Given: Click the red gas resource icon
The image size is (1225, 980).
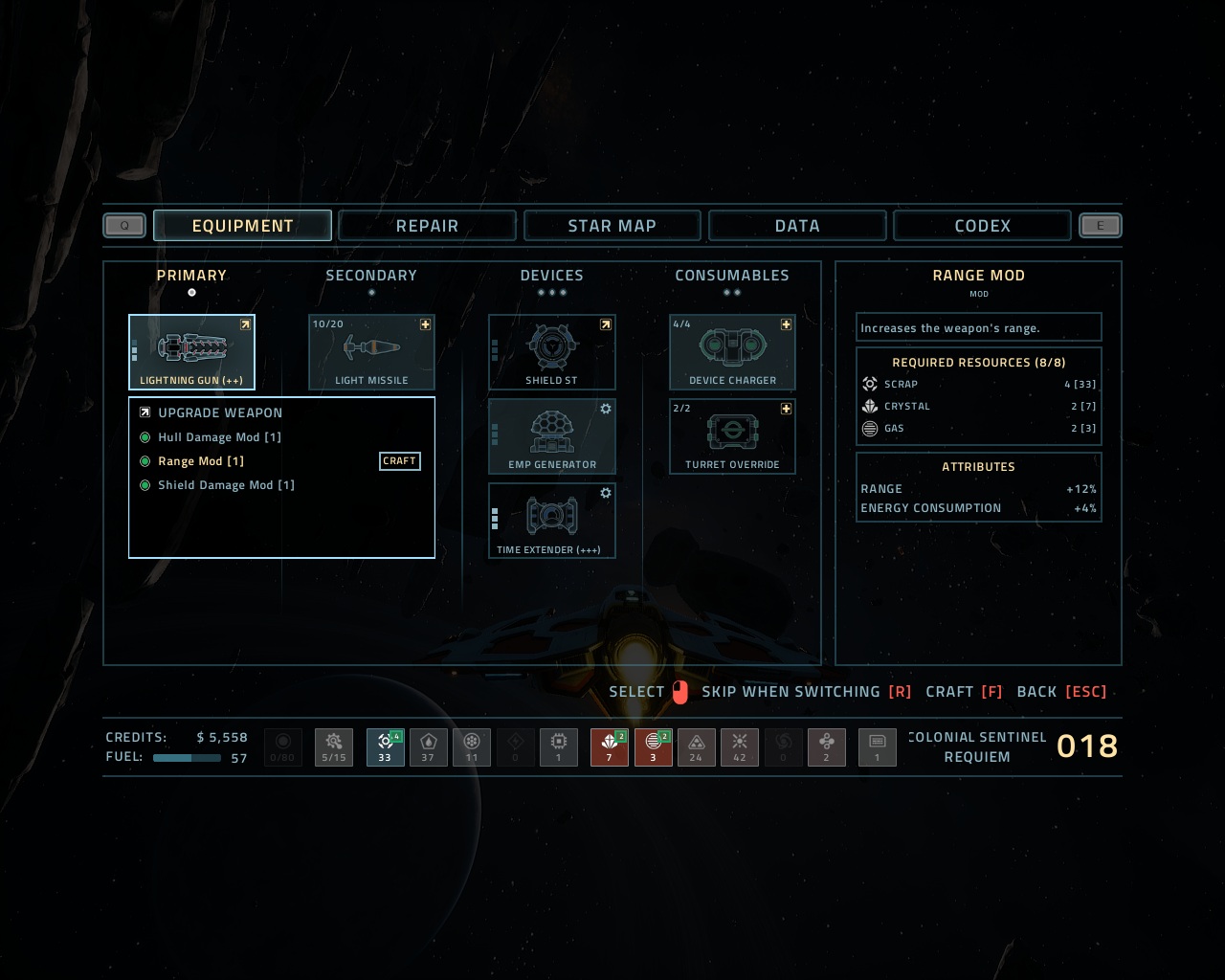Looking at the screenshot, I should (653, 746).
